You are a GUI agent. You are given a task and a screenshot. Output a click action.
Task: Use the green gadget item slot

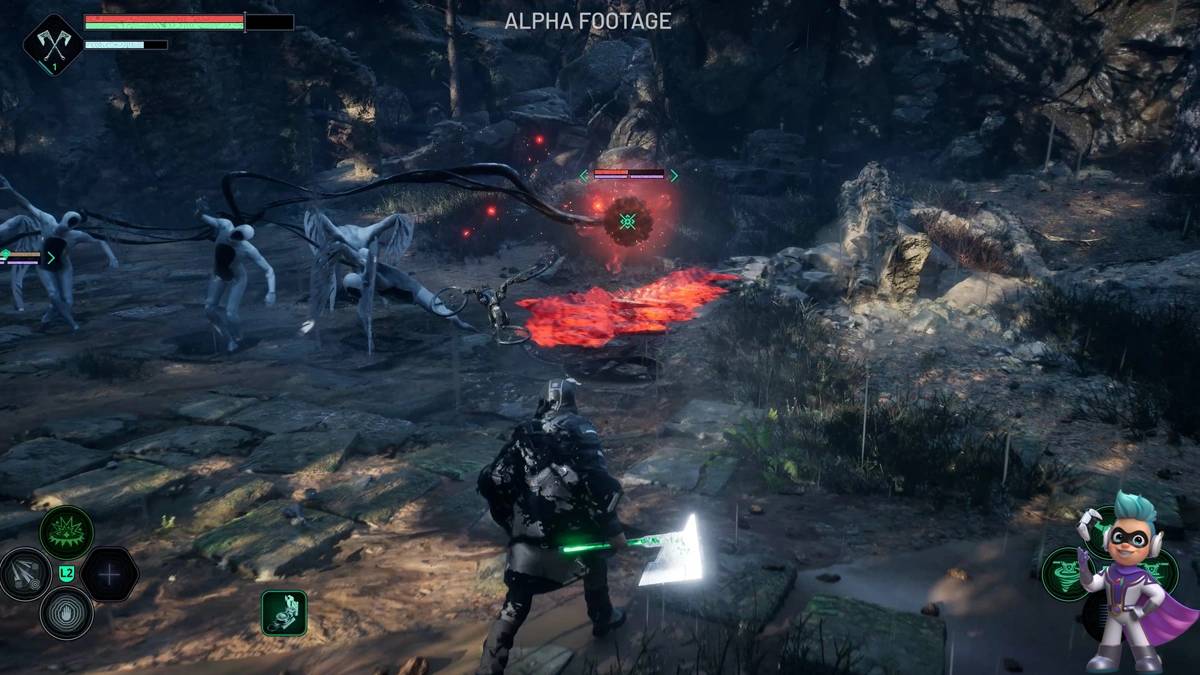click(x=284, y=611)
